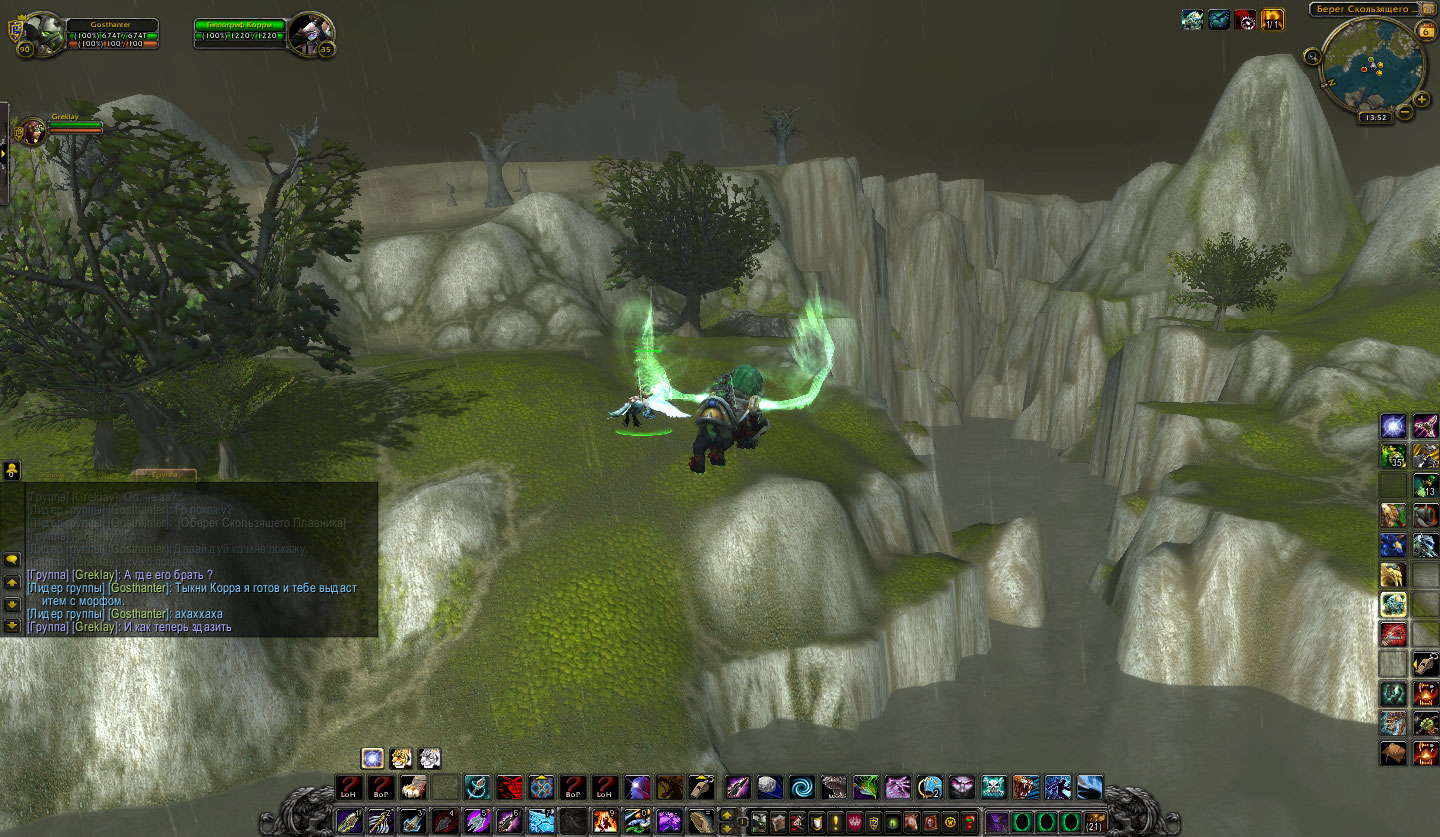Zoom in on the minimap
This screenshot has height=837, width=1440.
pyautogui.click(x=1422, y=99)
